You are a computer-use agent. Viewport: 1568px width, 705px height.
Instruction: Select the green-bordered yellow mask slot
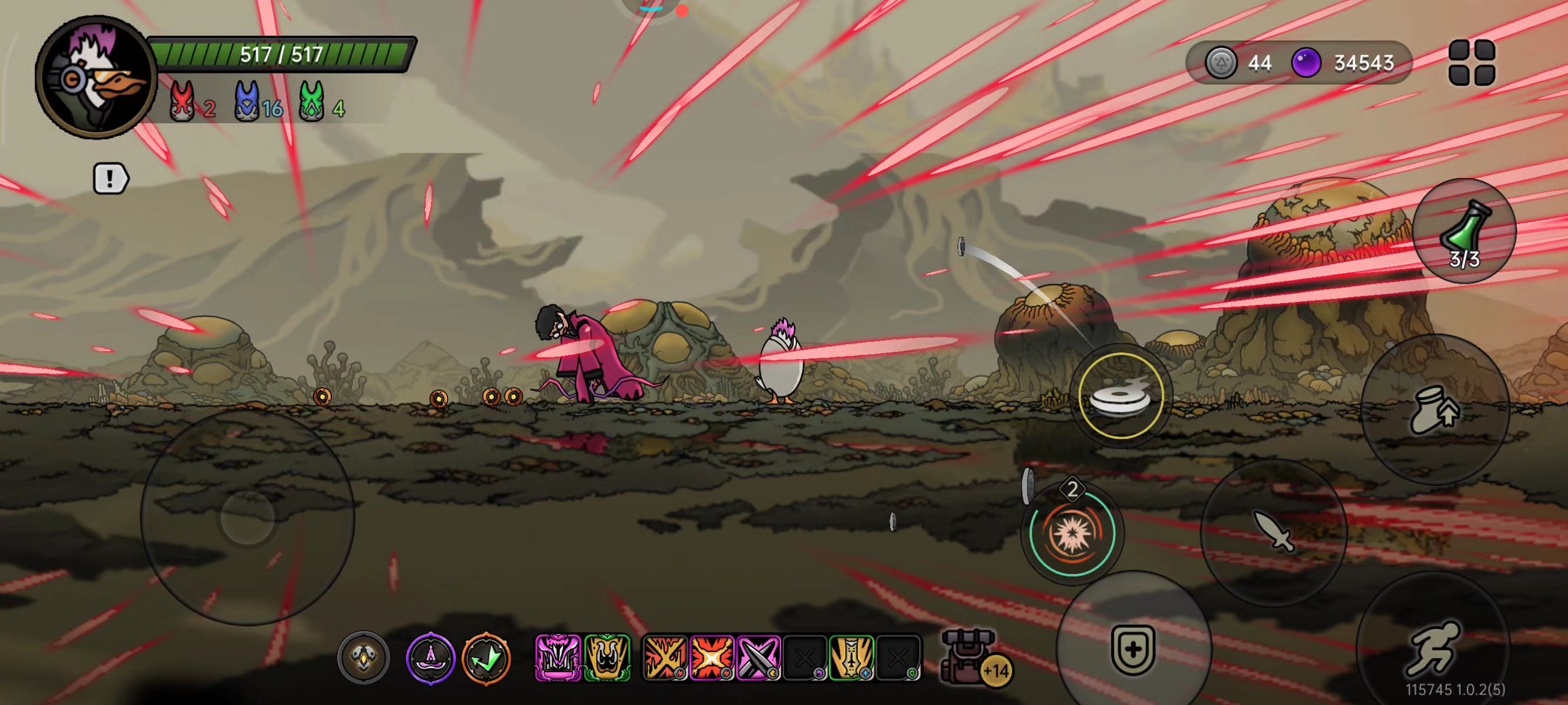point(607,657)
